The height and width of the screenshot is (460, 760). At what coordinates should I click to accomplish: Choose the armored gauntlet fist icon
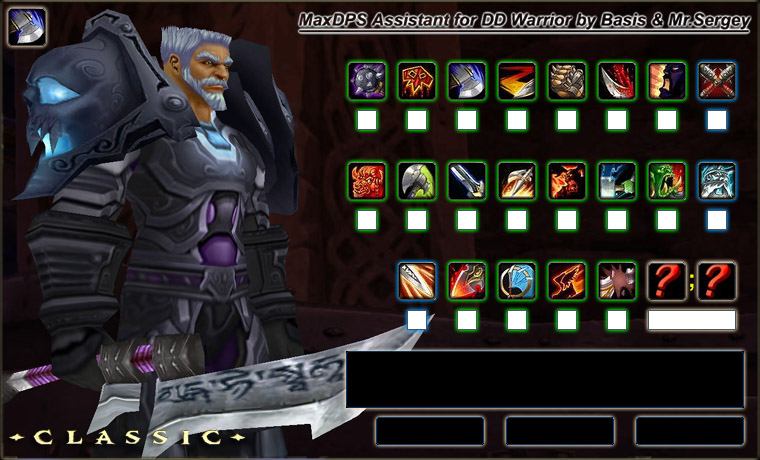(567, 81)
